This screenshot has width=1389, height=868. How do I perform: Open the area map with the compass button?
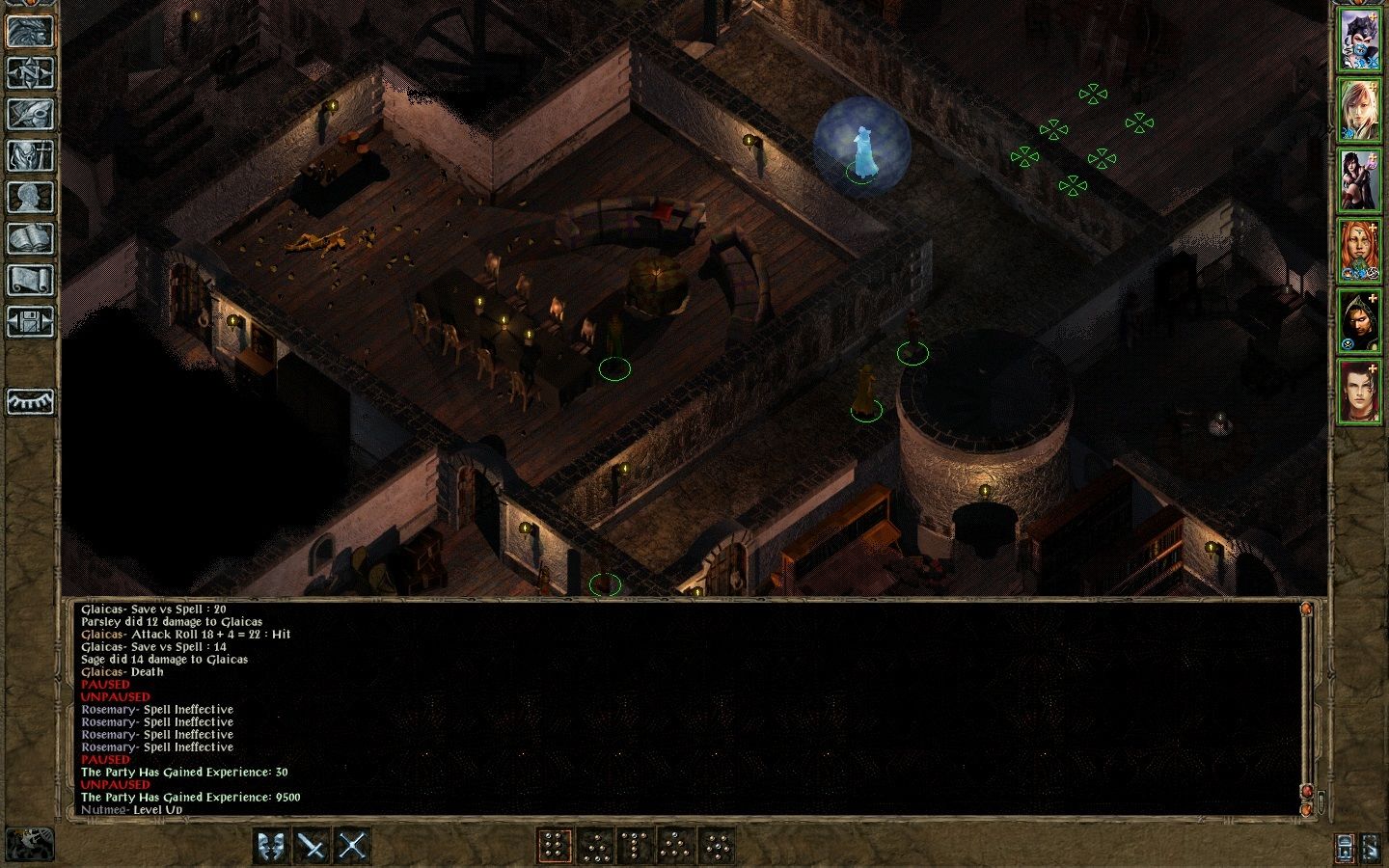[30, 72]
